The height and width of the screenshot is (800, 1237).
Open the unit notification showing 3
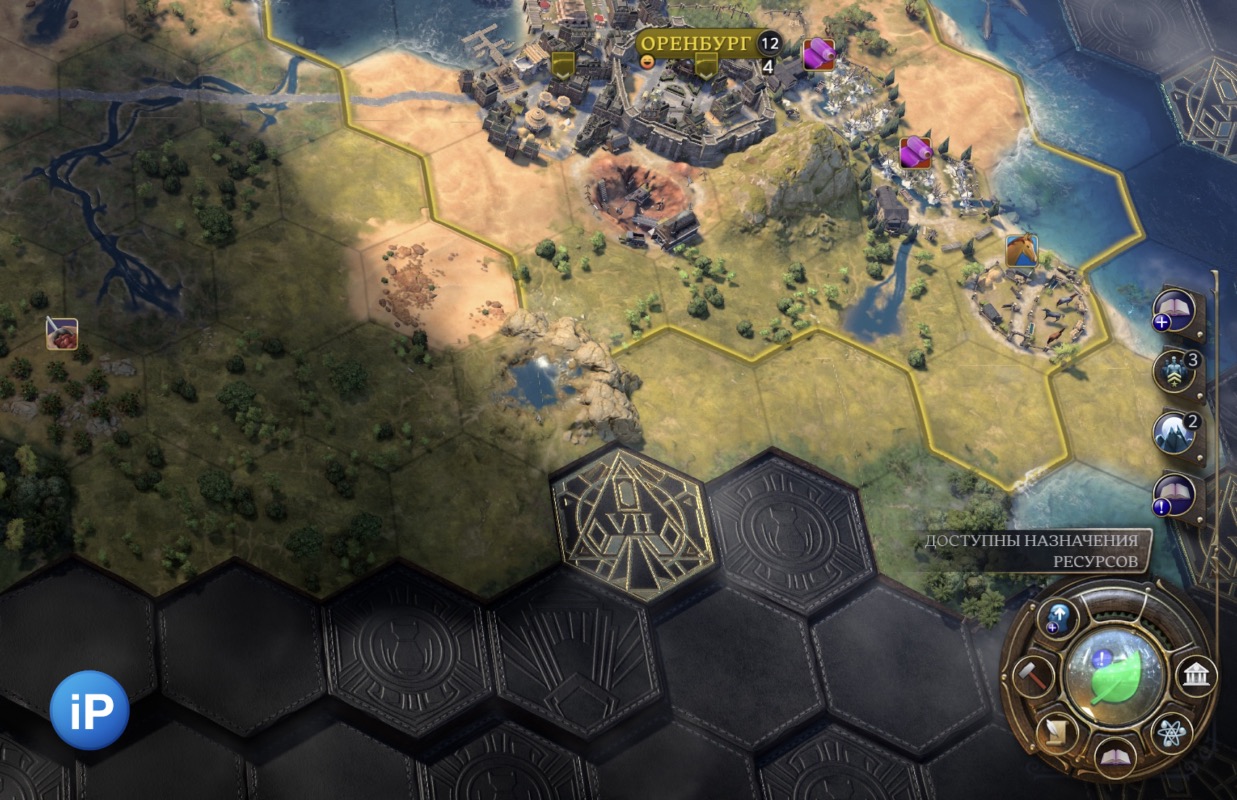coord(1176,370)
